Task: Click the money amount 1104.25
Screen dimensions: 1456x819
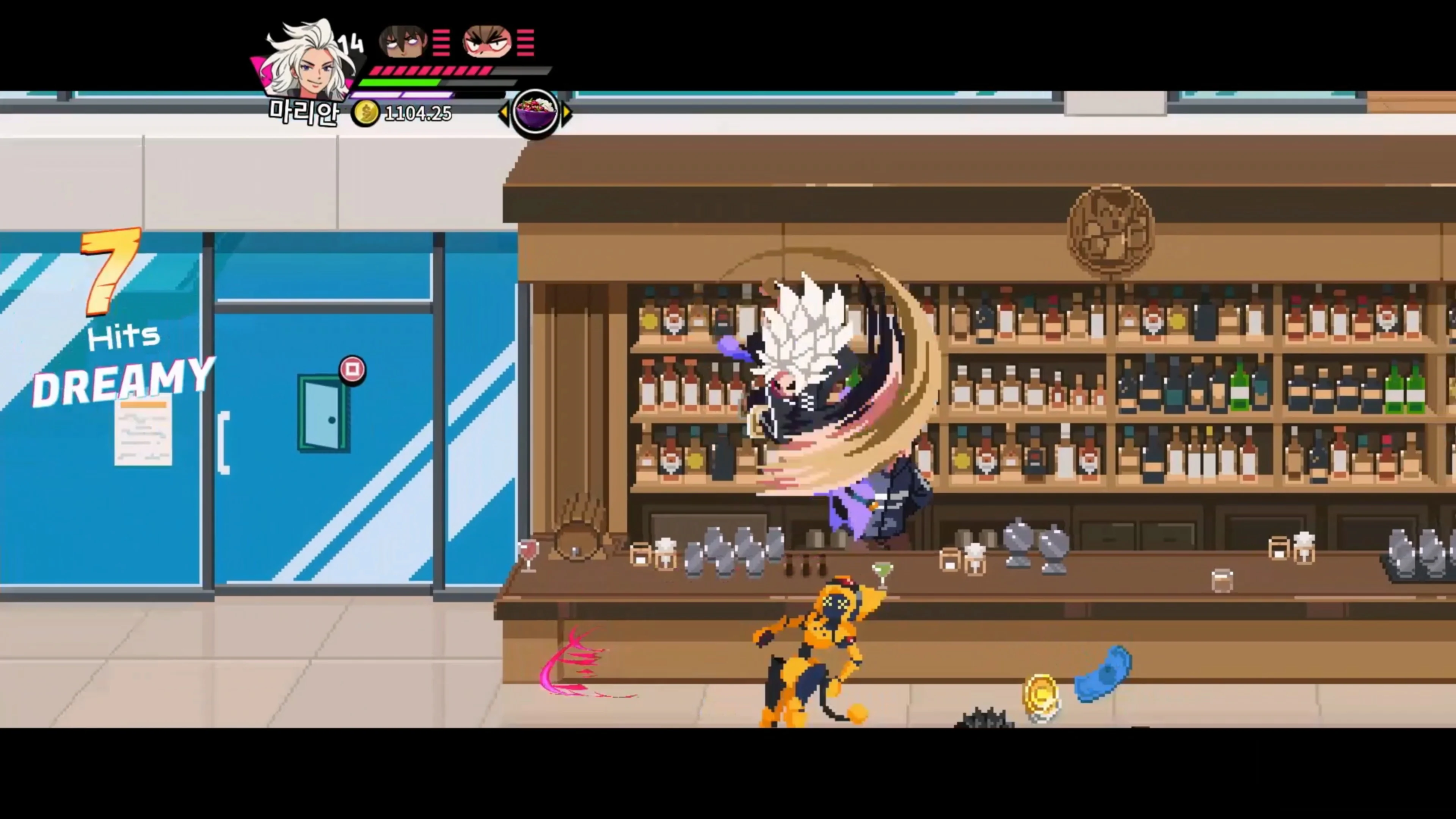Action: click(x=417, y=114)
